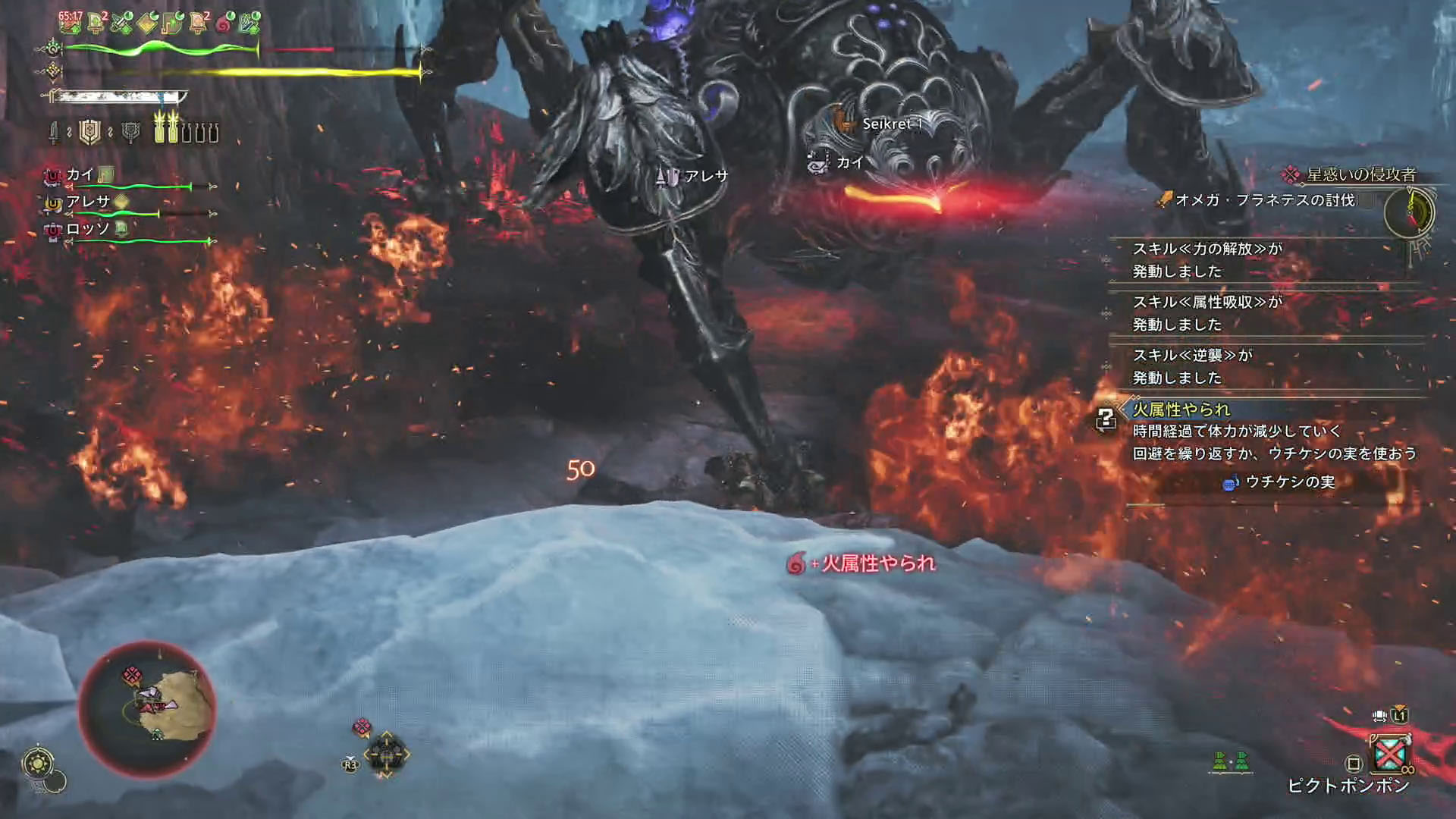Click the quest clock dial
The image size is (1456, 819).
point(1410,213)
